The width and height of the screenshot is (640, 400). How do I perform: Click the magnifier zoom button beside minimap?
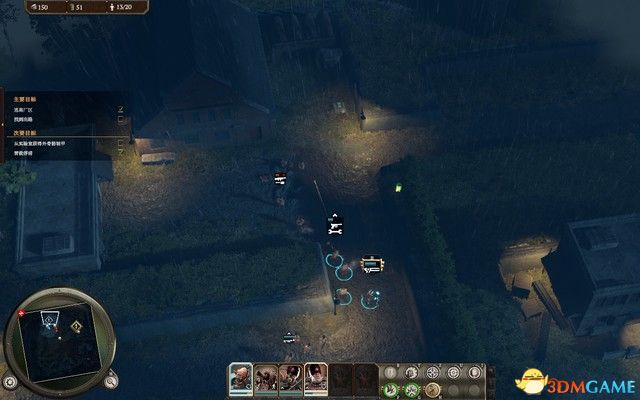click(111, 379)
